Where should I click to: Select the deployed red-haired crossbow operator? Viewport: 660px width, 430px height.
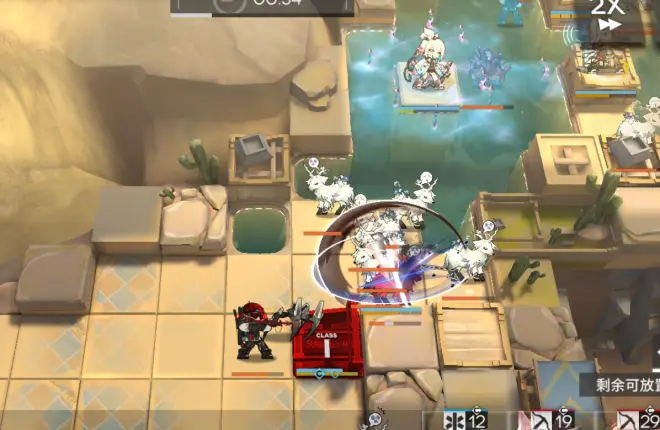[x=255, y=332]
